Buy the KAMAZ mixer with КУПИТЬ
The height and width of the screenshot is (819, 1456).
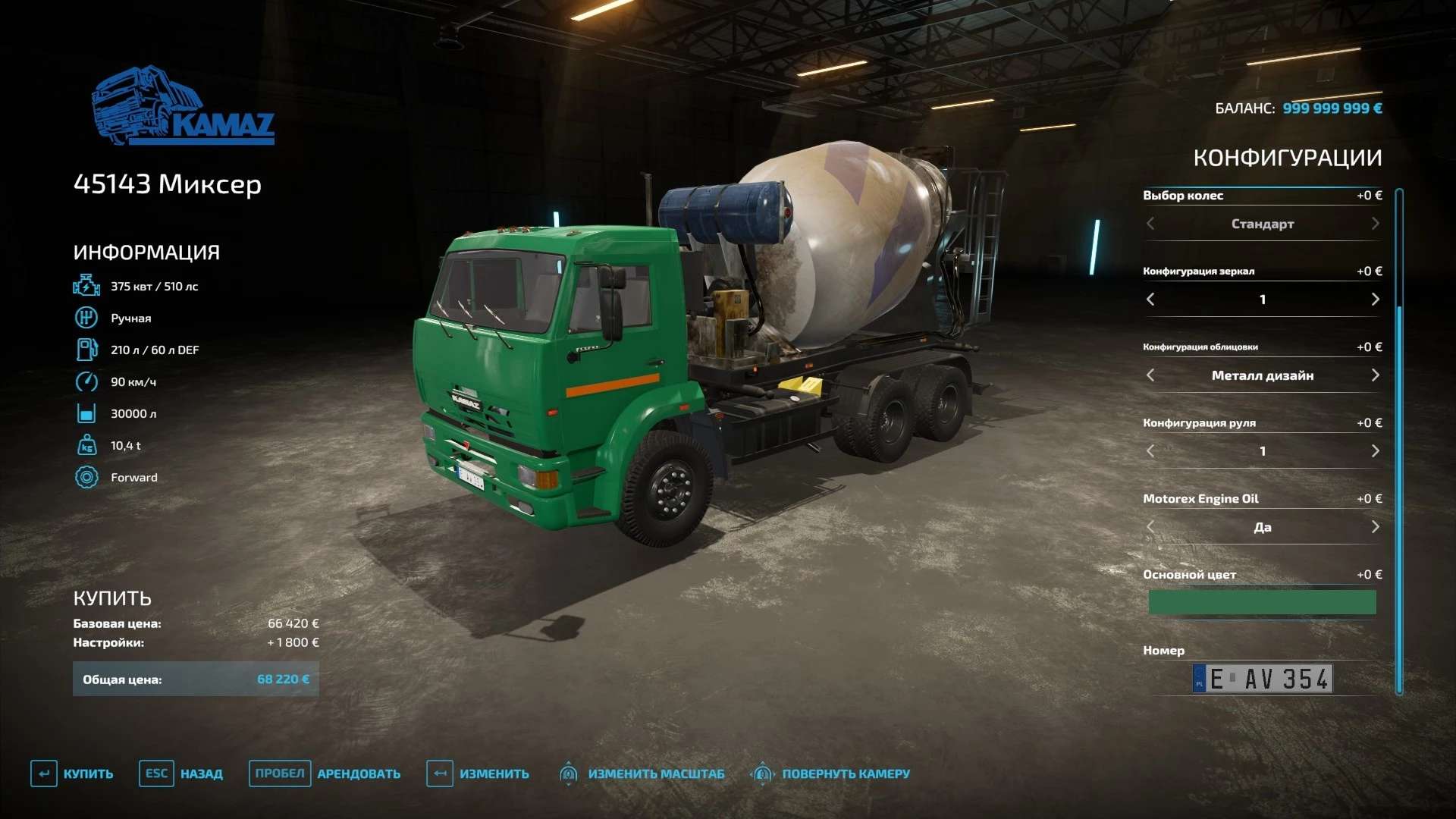[73, 773]
